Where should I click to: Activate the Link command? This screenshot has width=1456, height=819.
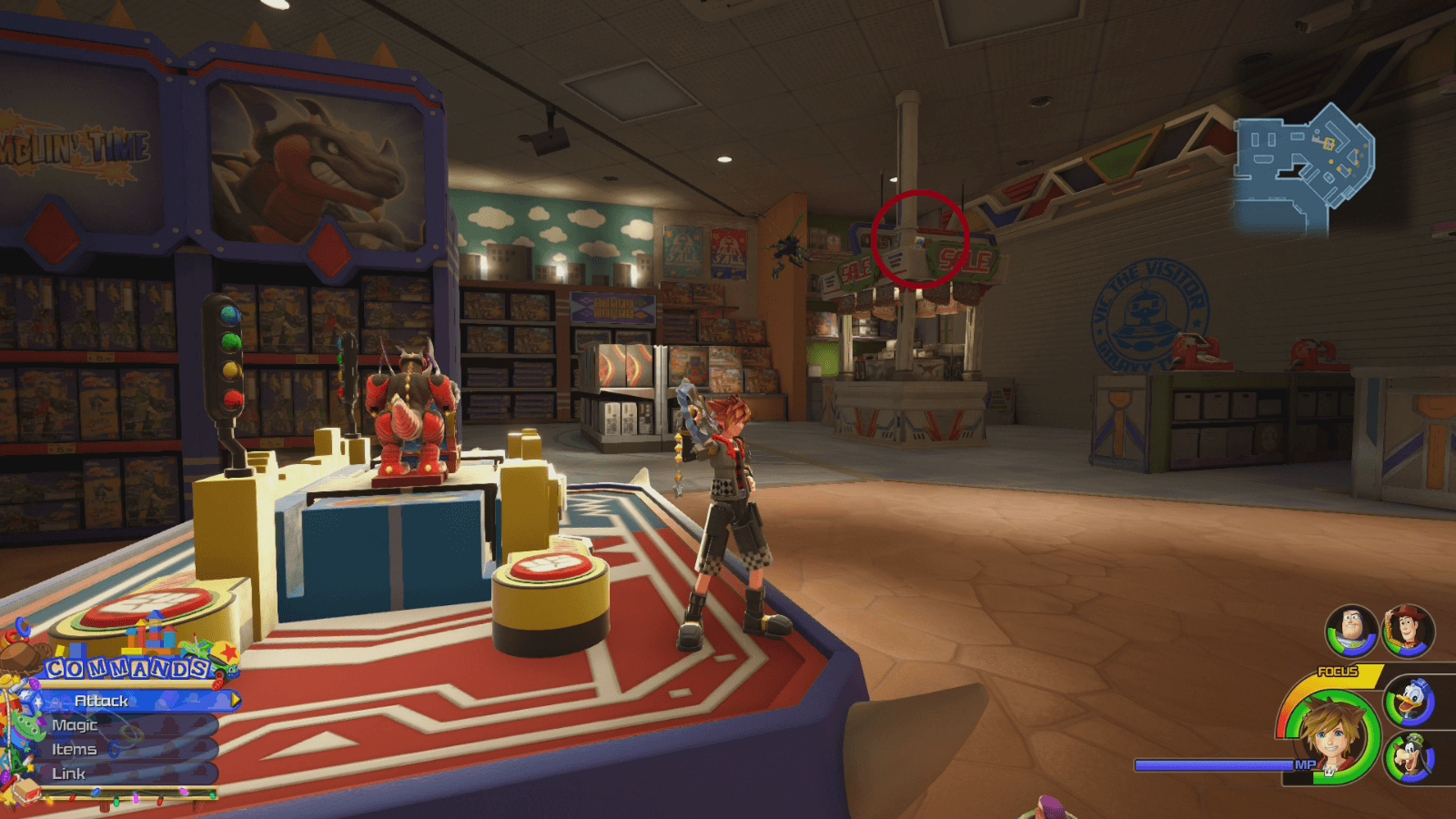[x=71, y=773]
